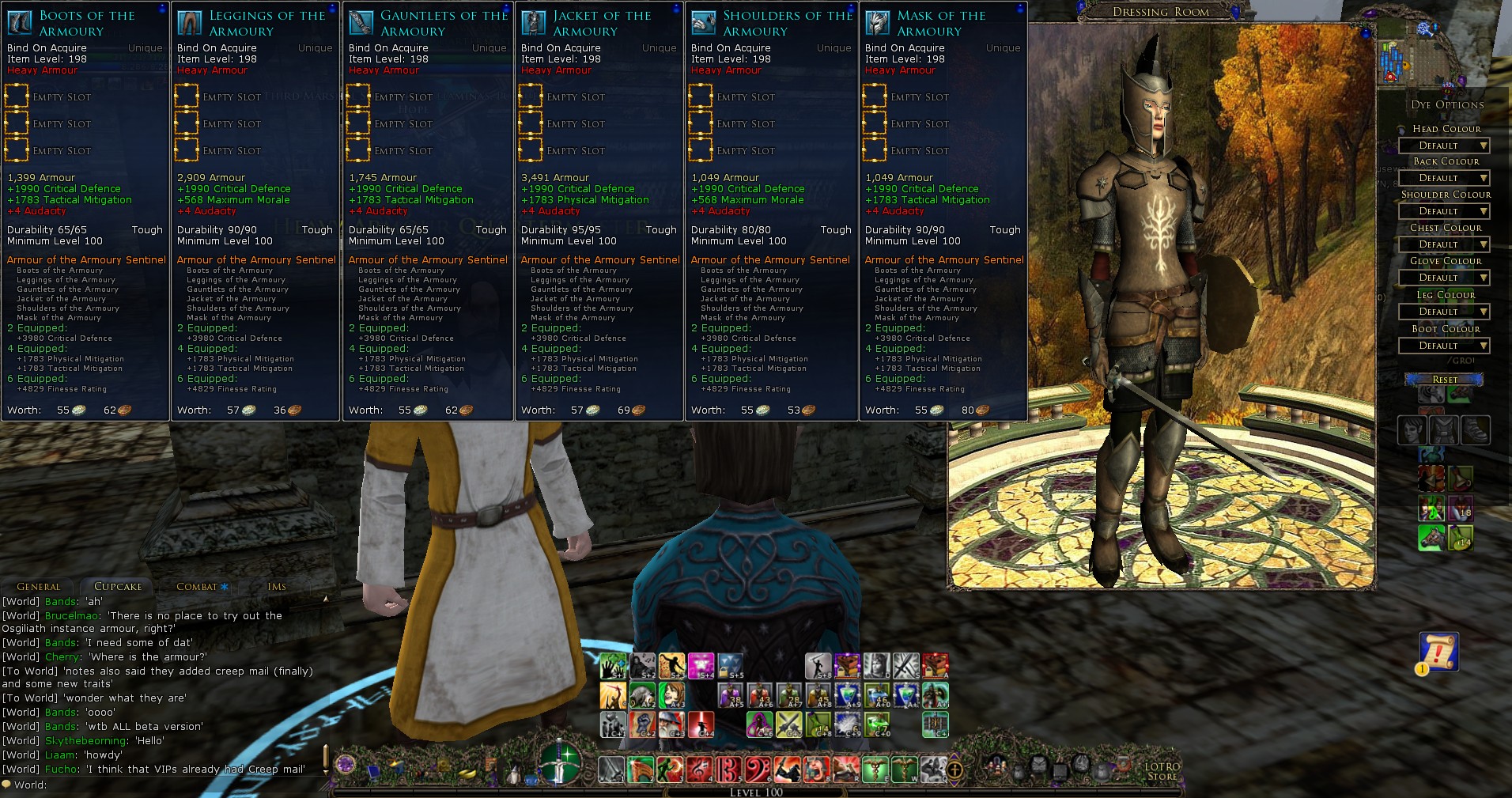Activate the treble clef skill

tap(699, 768)
